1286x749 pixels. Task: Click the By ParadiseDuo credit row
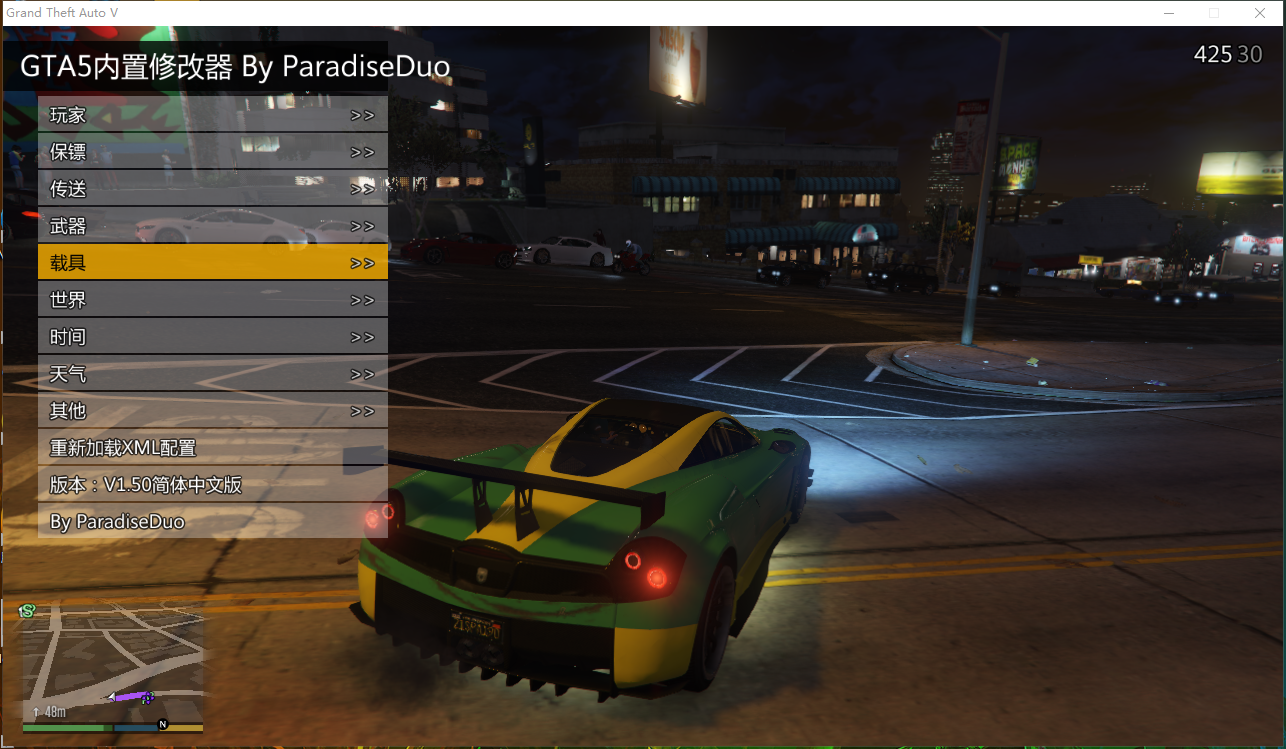coord(212,522)
